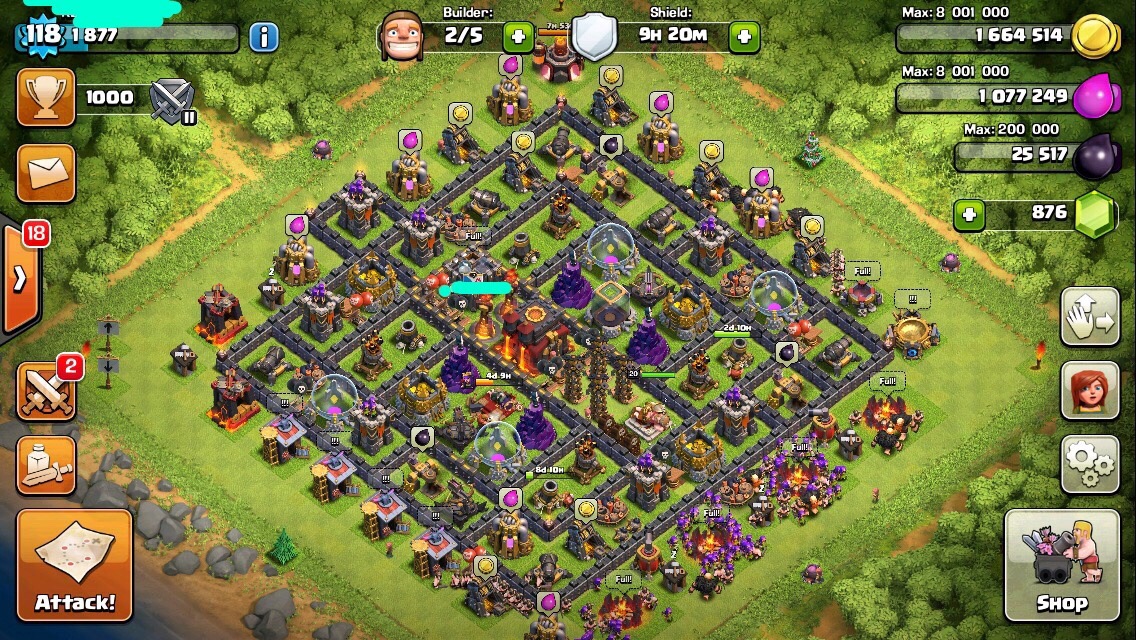Image resolution: width=1136 pixels, height=640 pixels.
Task: Buy shield with the green plus
Action: coord(744,38)
